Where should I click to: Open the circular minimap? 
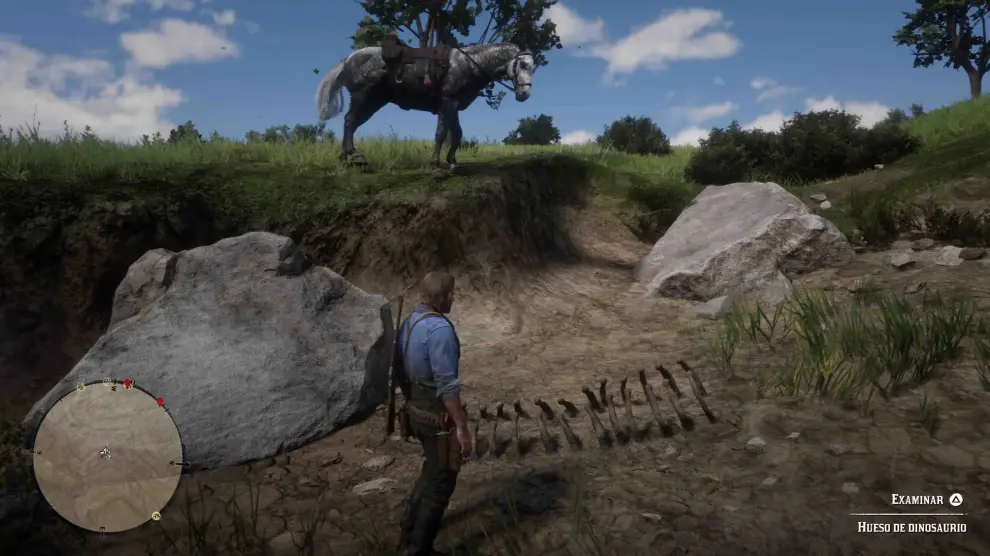[108, 456]
